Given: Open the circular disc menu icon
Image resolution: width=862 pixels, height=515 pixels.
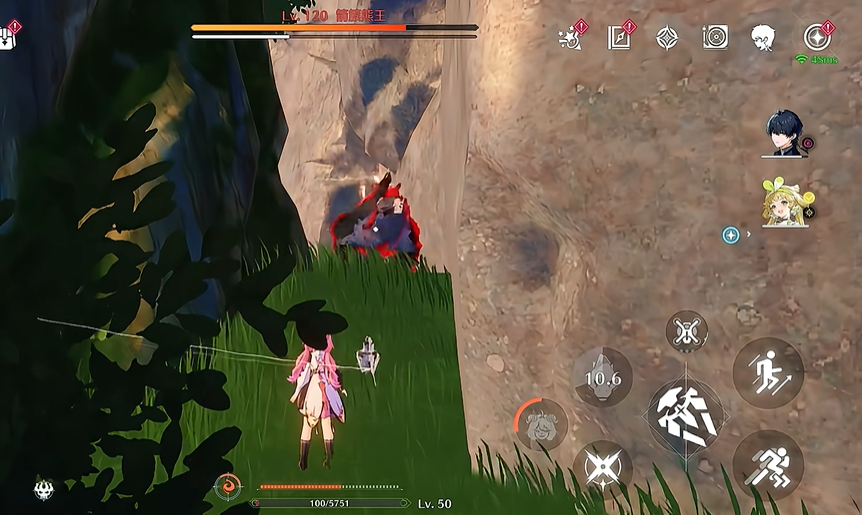Looking at the screenshot, I should point(715,38).
